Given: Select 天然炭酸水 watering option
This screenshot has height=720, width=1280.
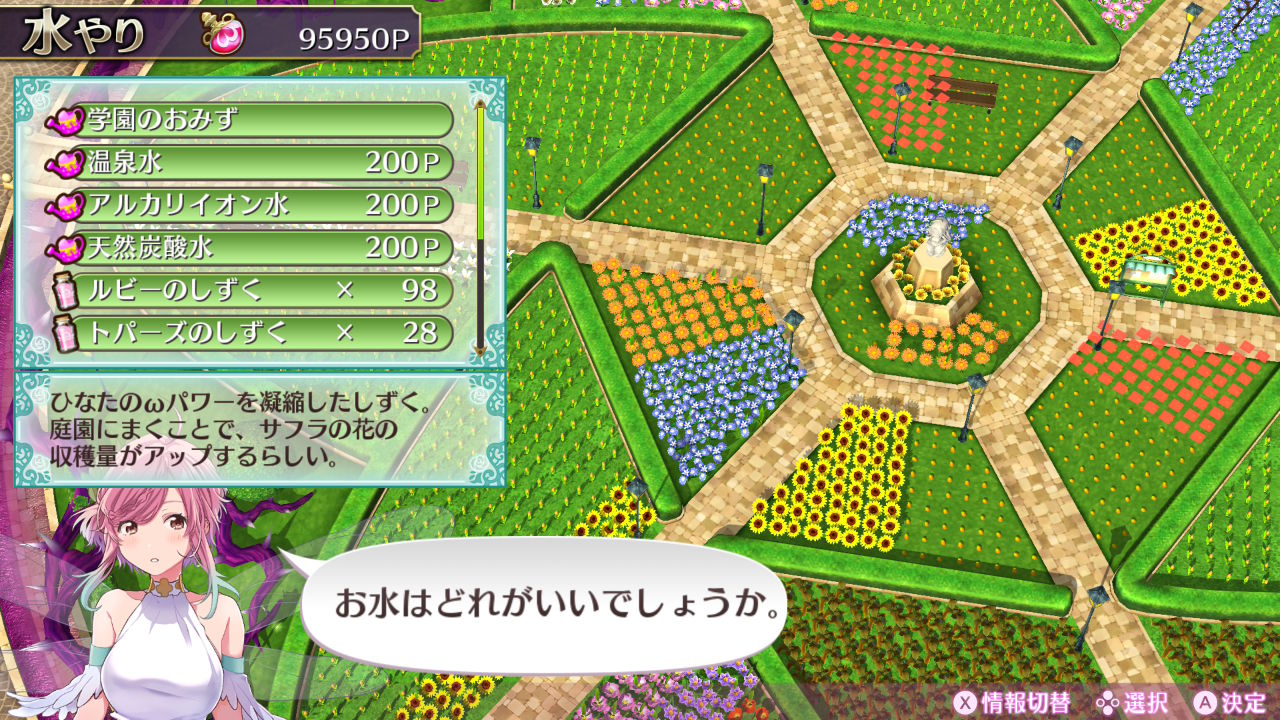Looking at the screenshot, I should click(248, 247).
